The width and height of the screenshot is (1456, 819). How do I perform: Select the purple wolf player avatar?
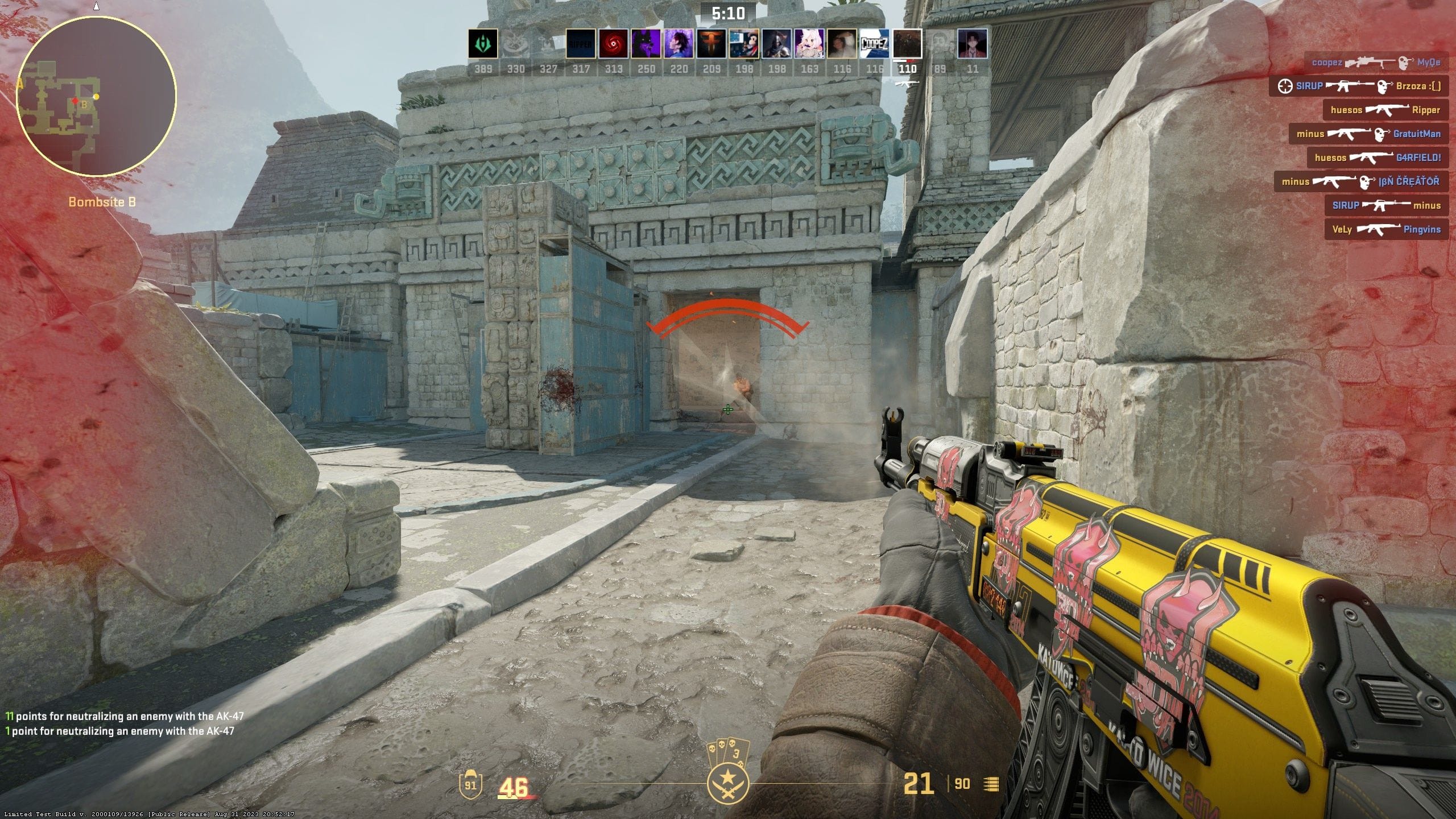click(x=646, y=44)
